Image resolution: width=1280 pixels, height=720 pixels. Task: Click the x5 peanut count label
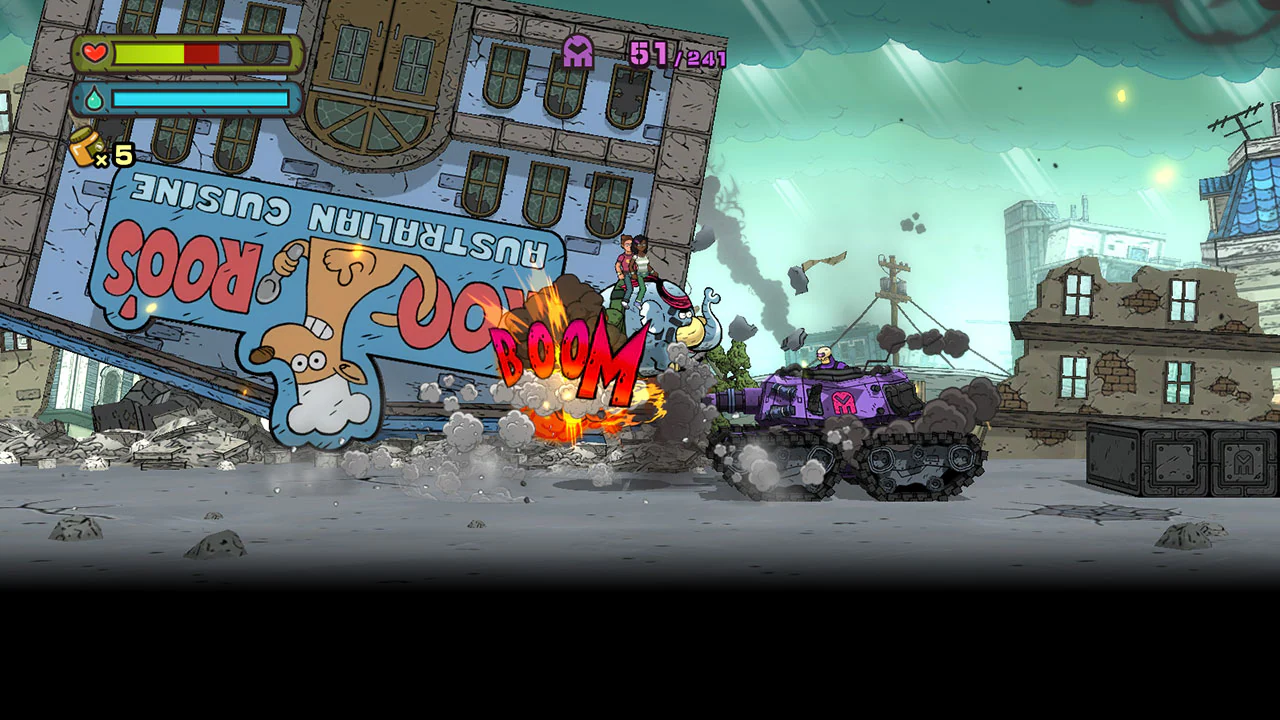[x=116, y=155]
